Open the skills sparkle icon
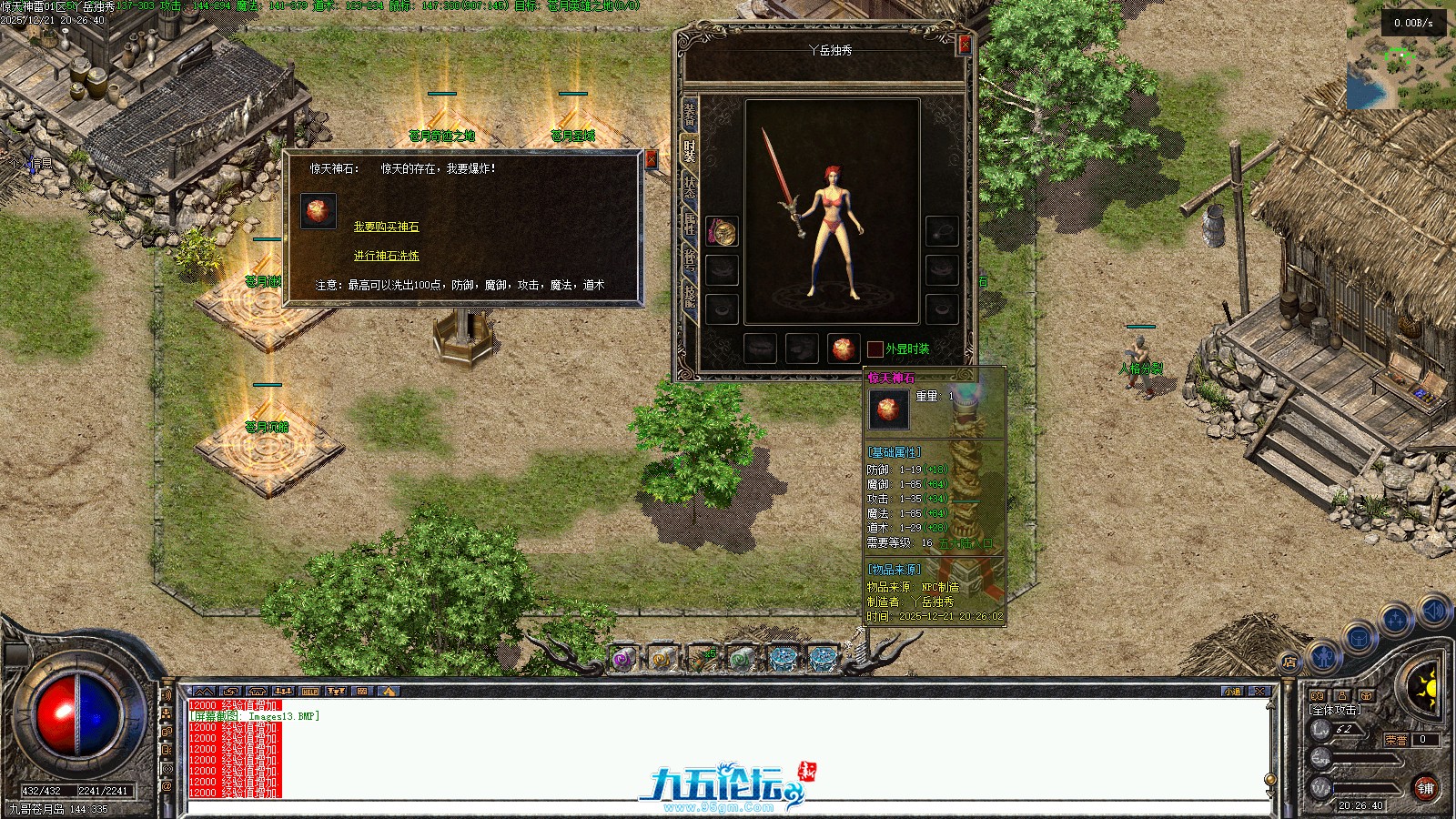 (x=1395, y=621)
